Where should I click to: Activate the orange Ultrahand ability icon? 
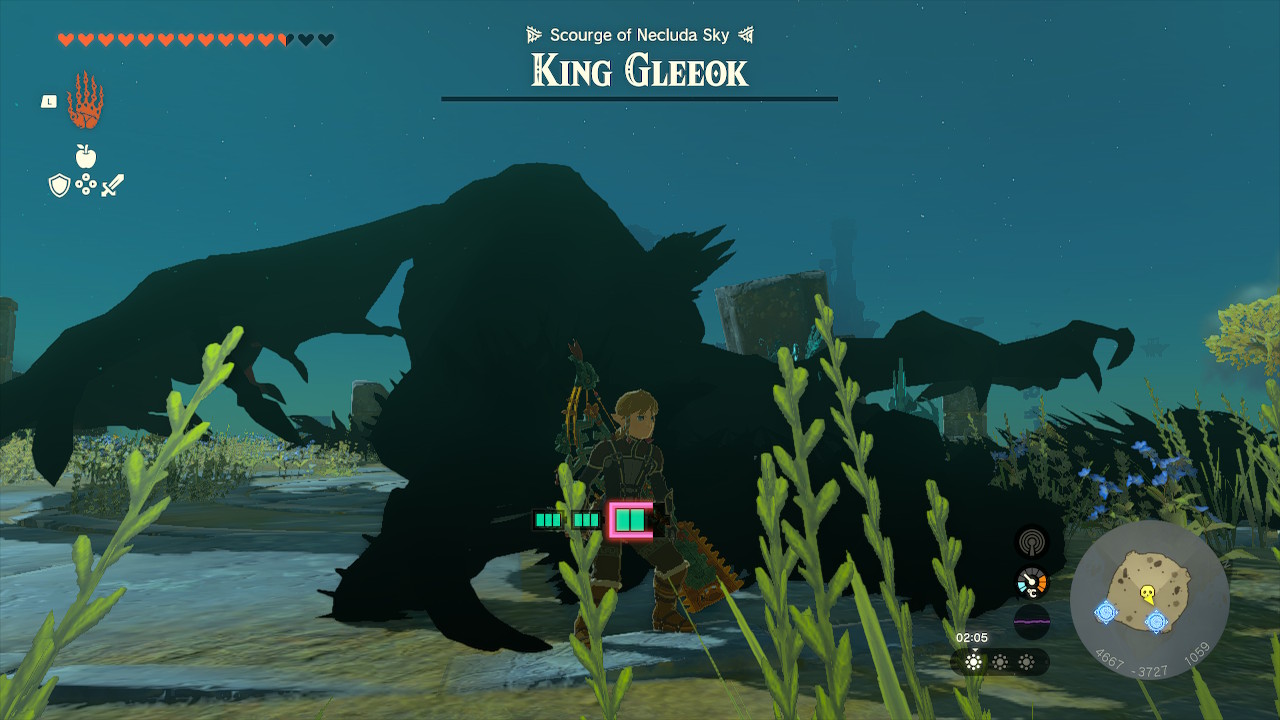85,100
